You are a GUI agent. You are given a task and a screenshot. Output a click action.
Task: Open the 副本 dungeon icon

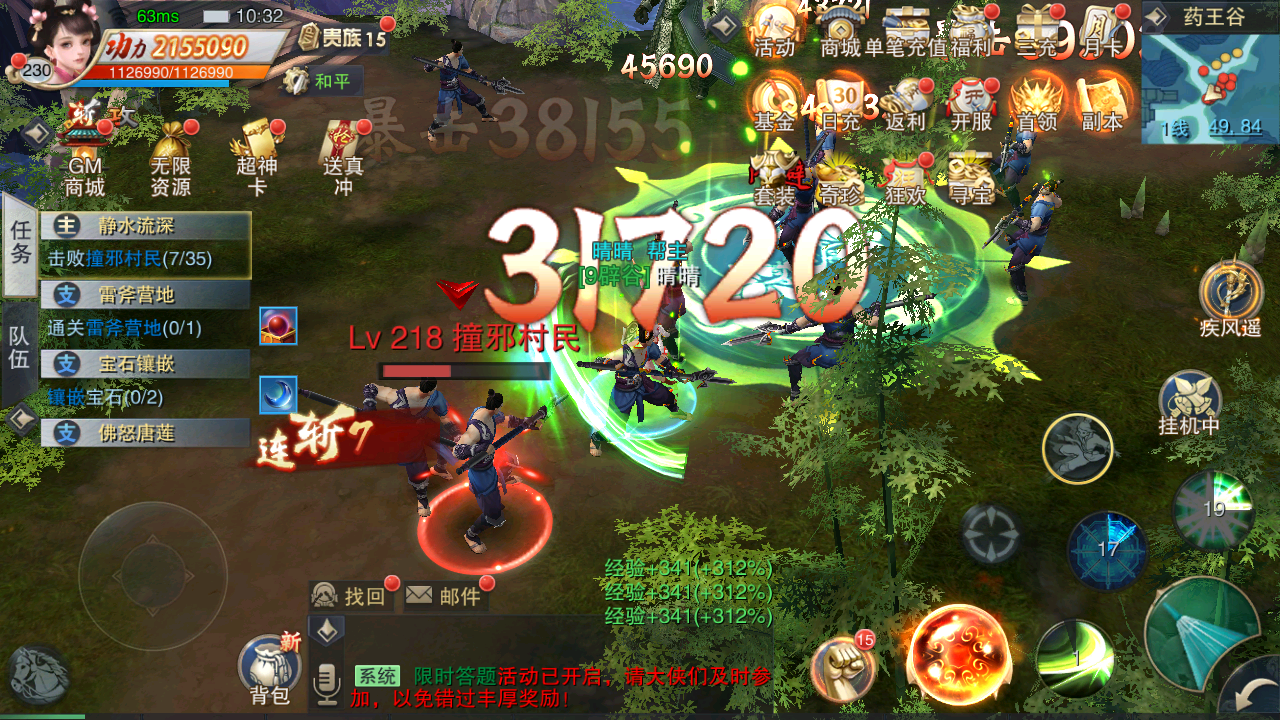coord(1102,102)
